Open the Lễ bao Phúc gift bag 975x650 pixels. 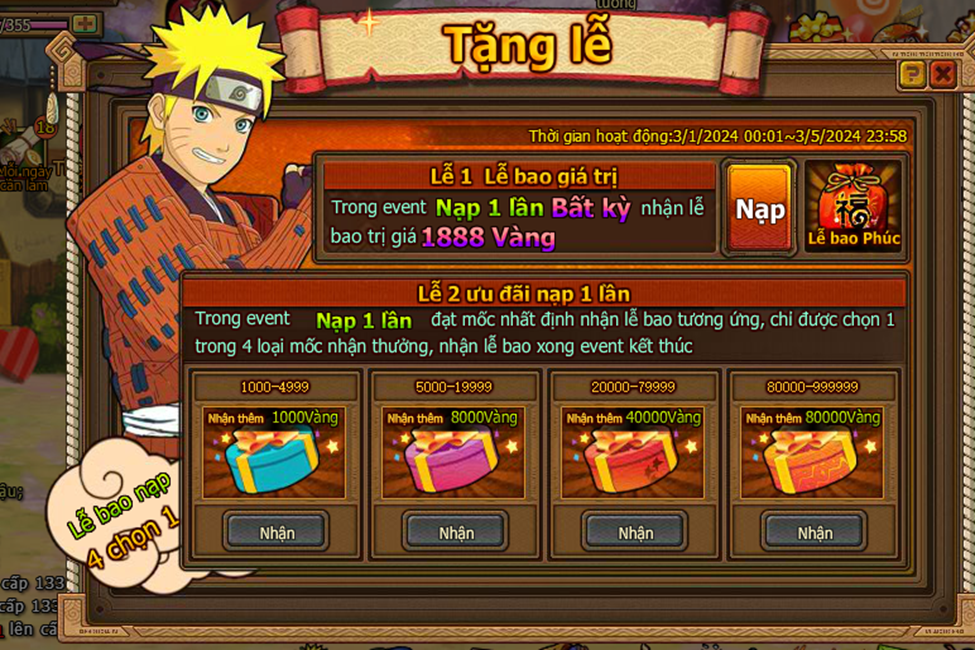pos(853,207)
